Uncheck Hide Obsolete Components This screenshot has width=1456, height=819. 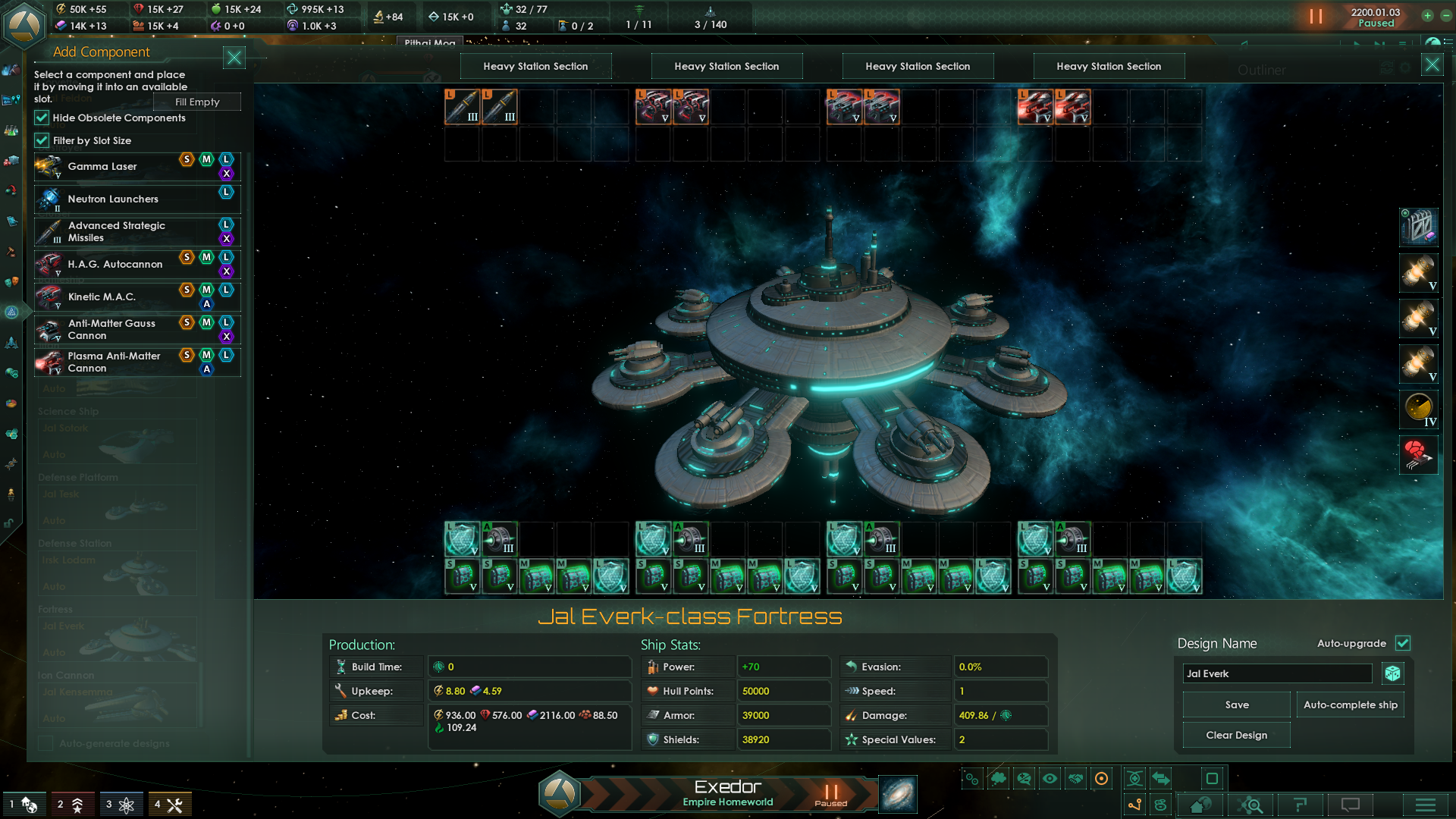click(42, 118)
